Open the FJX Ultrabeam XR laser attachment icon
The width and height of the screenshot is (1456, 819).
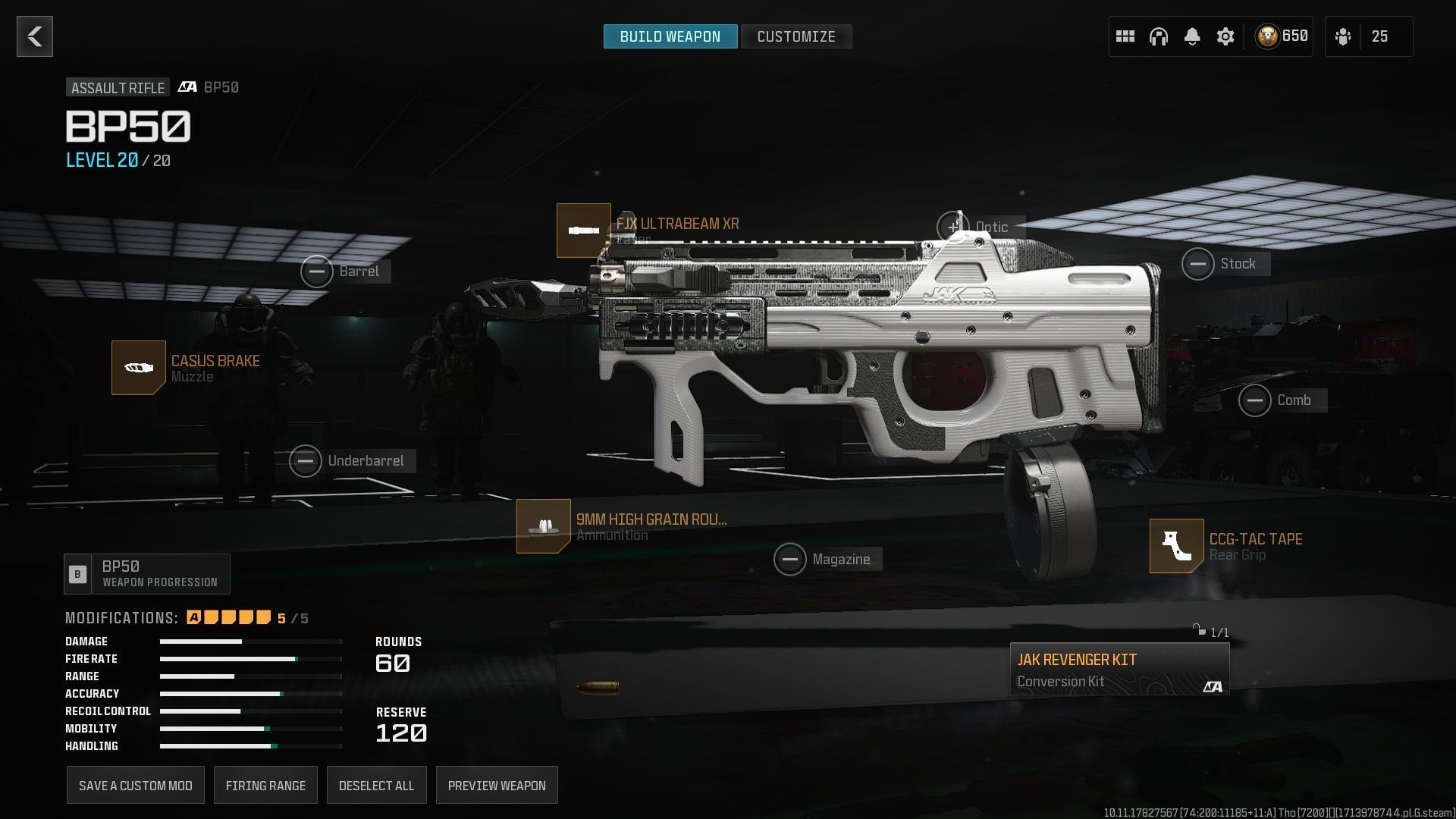click(x=583, y=231)
